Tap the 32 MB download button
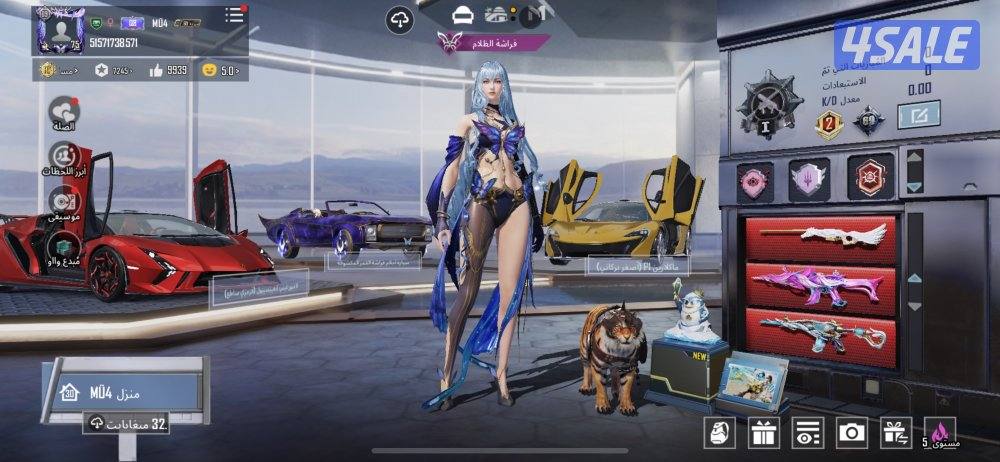Viewport: 1000px width, 462px height. (128, 424)
